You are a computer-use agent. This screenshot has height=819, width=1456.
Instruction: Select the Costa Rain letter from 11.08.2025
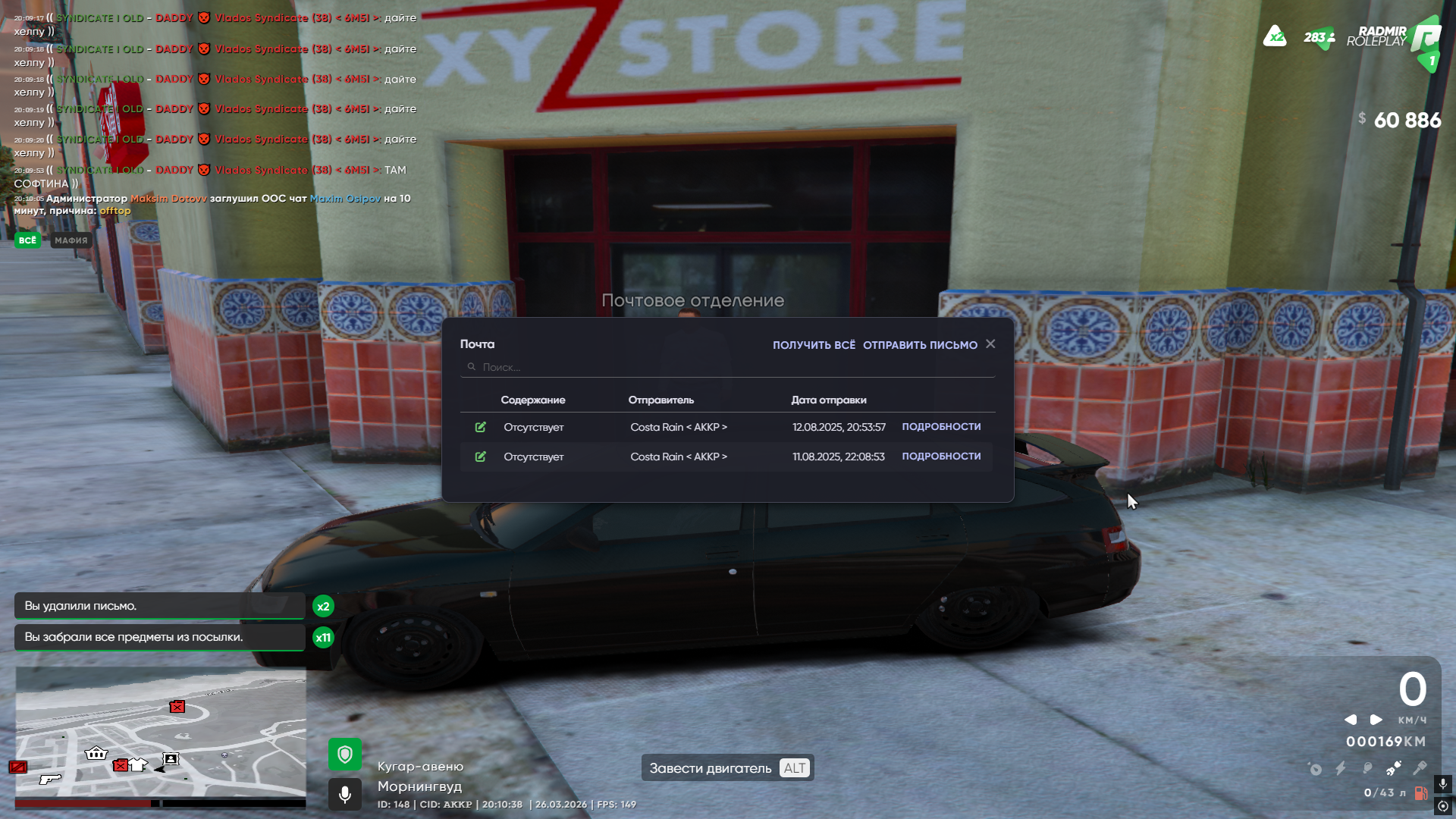[x=678, y=457]
